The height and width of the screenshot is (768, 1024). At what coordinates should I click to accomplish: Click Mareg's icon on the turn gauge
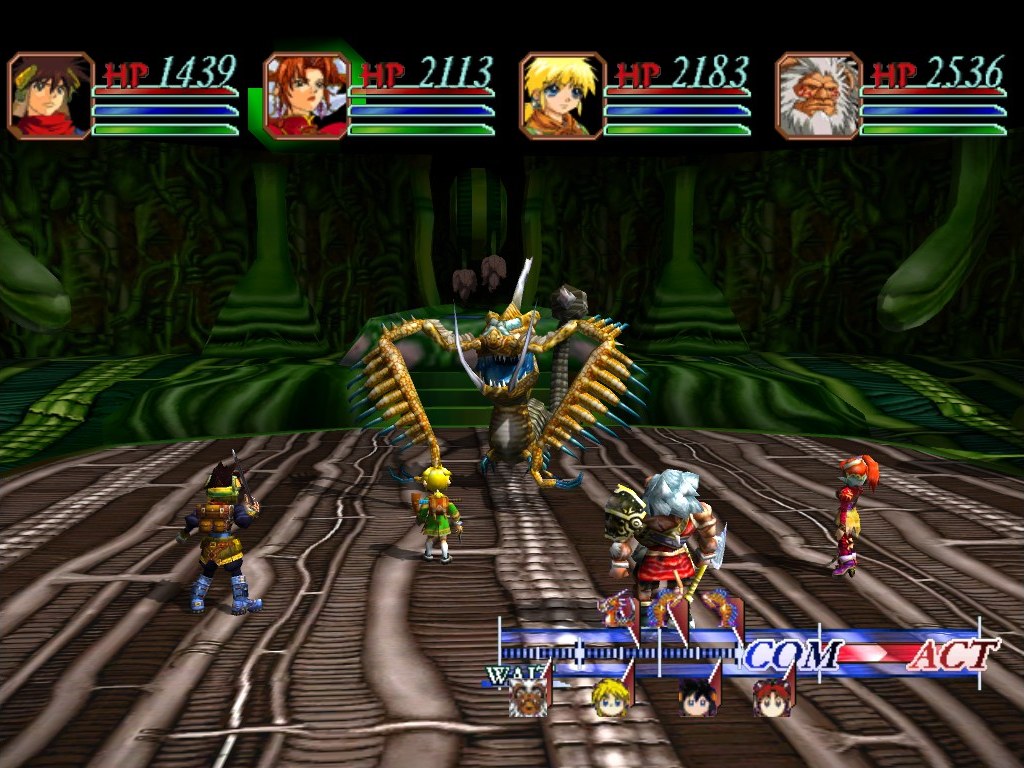click(x=528, y=697)
